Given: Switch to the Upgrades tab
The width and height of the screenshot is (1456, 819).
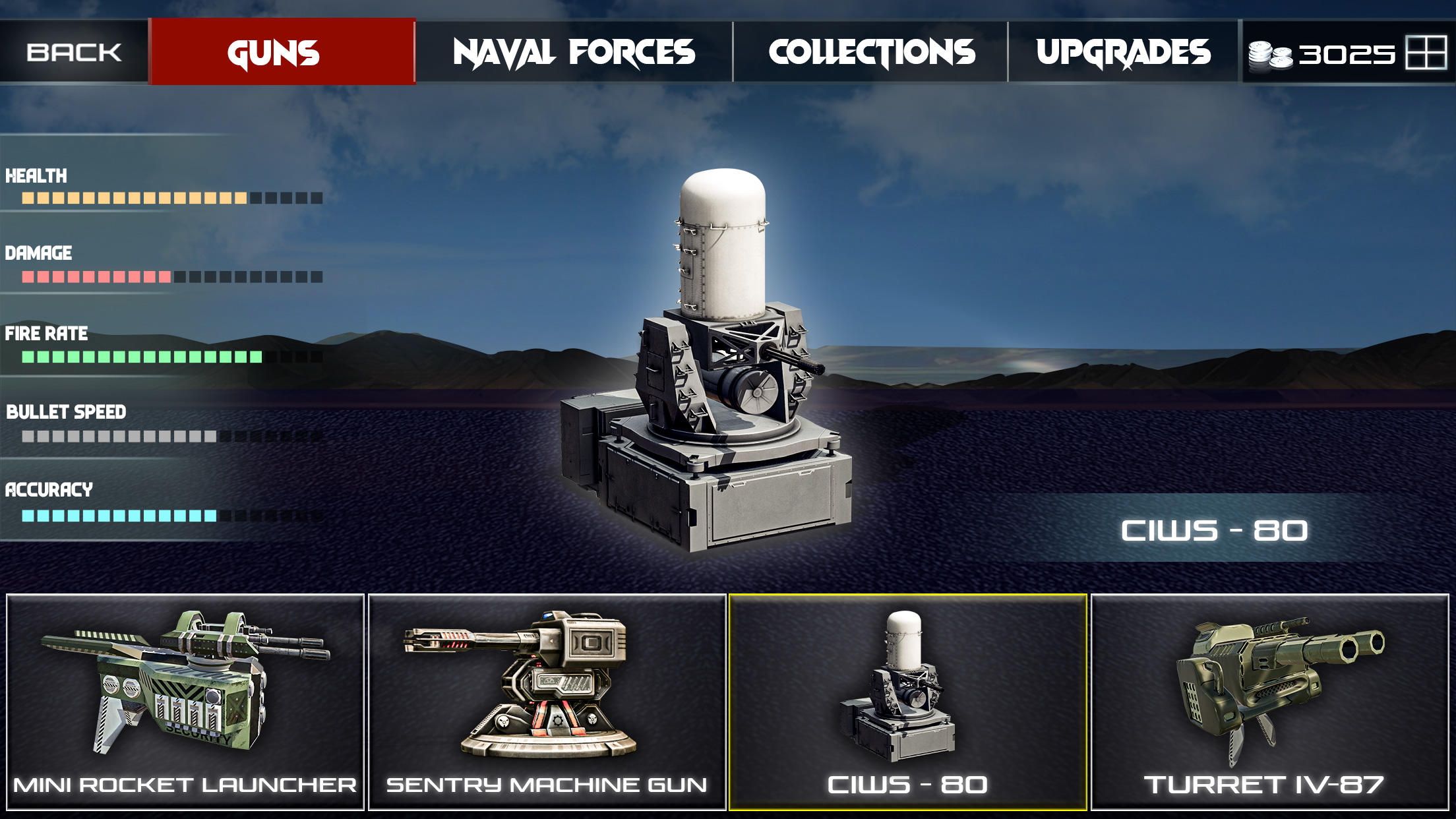Looking at the screenshot, I should tap(1124, 53).
